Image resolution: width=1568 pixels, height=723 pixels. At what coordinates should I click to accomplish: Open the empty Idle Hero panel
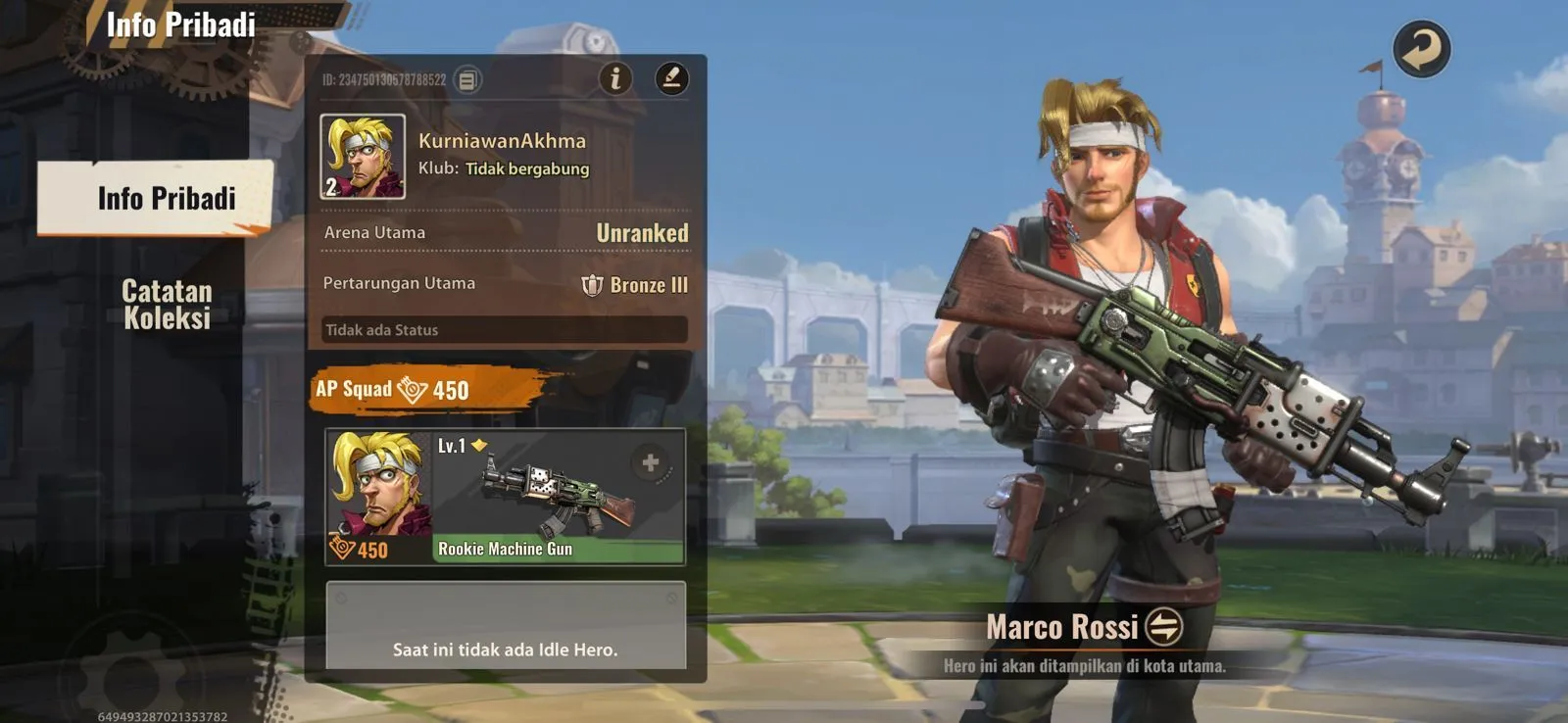[505, 627]
